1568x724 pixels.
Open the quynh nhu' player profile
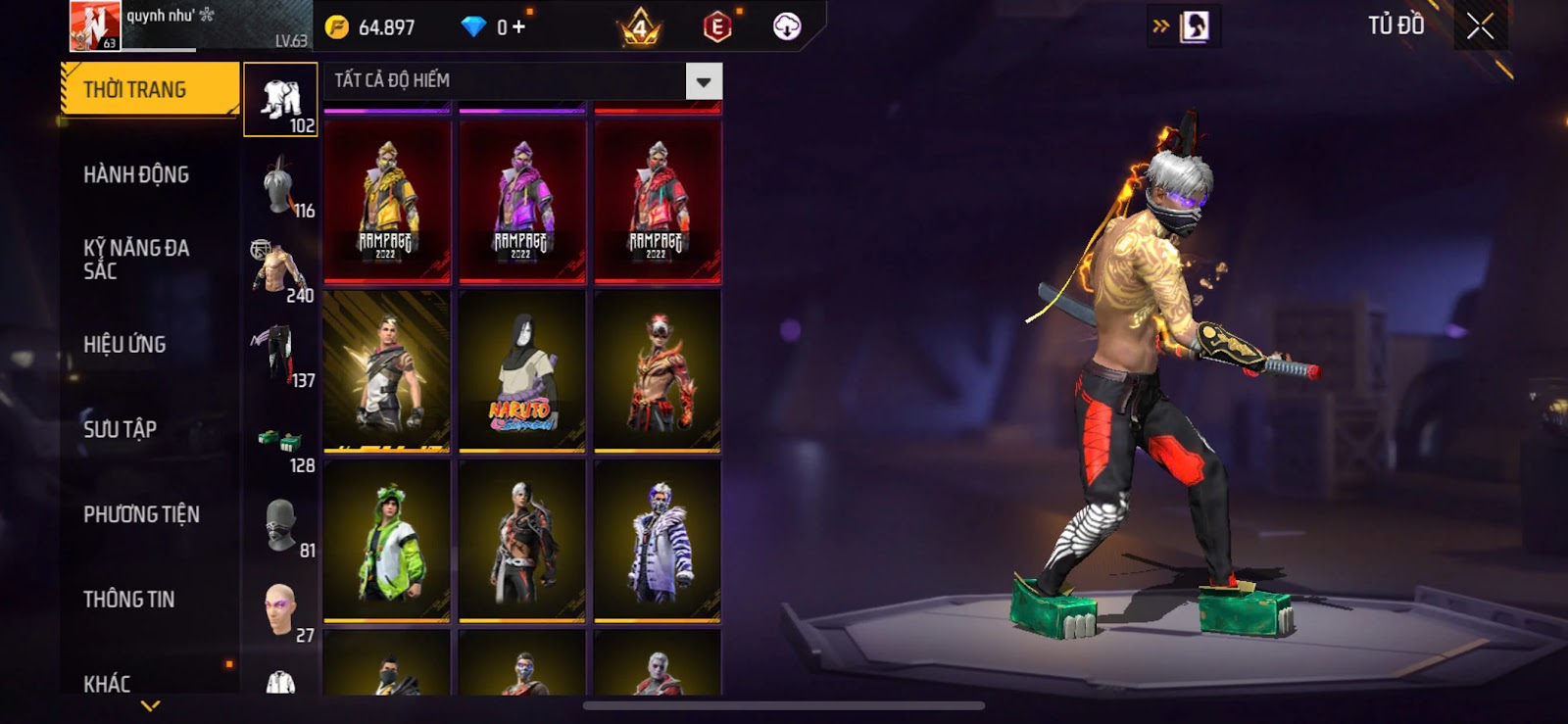(95, 25)
